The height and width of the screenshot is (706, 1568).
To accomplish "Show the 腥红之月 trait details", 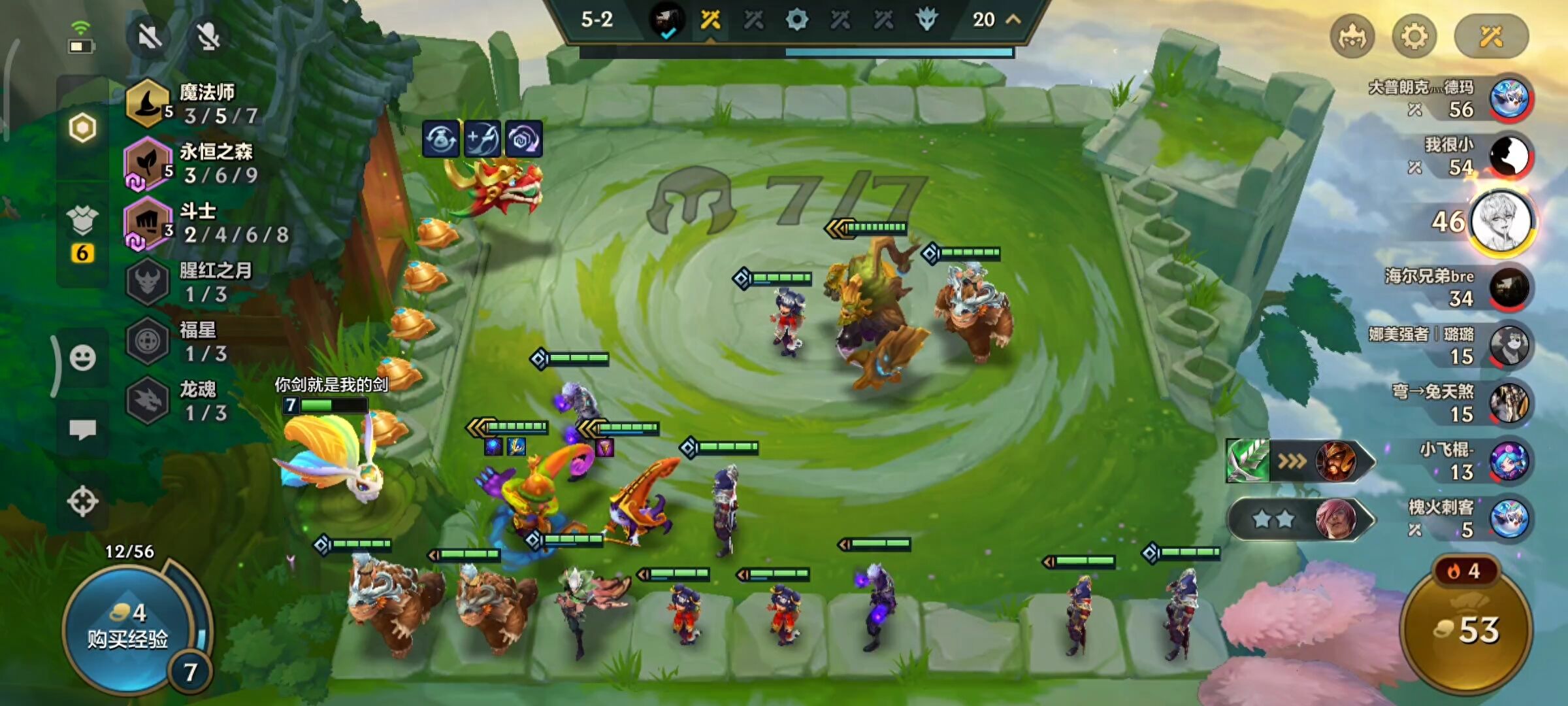I will tap(189, 282).
